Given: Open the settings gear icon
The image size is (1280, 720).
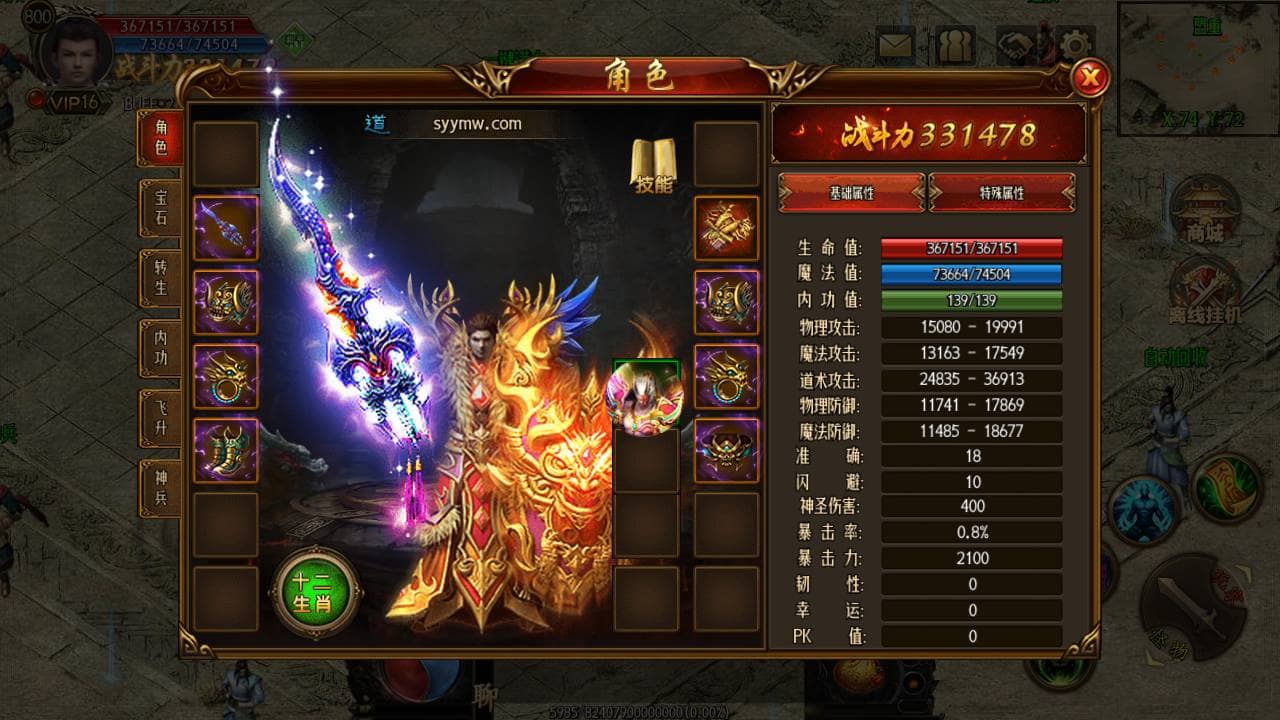Looking at the screenshot, I should [x=1076, y=46].
